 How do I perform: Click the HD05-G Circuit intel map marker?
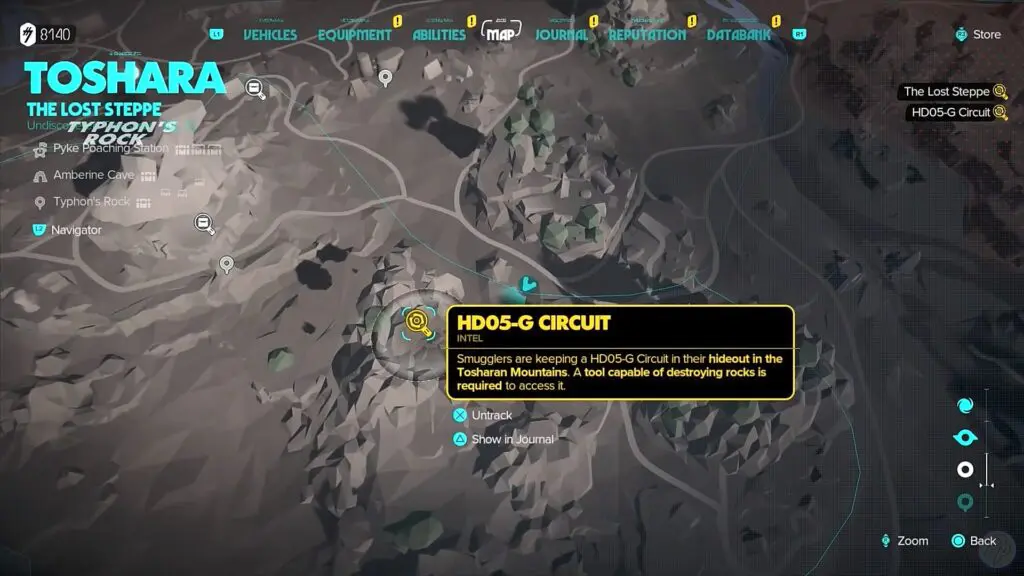click(x=417, y=321)
